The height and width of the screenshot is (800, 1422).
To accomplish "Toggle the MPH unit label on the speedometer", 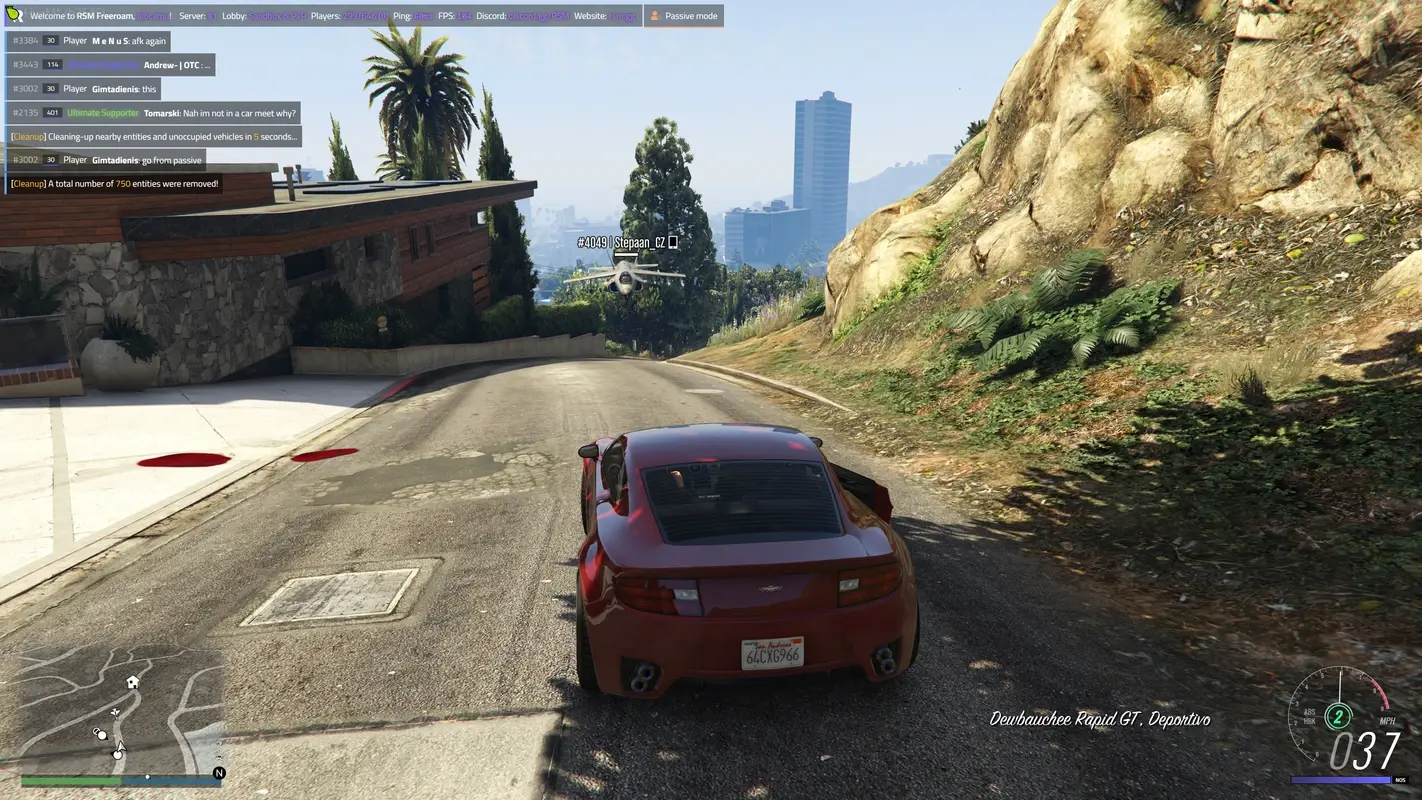I will click(1388, 720).
